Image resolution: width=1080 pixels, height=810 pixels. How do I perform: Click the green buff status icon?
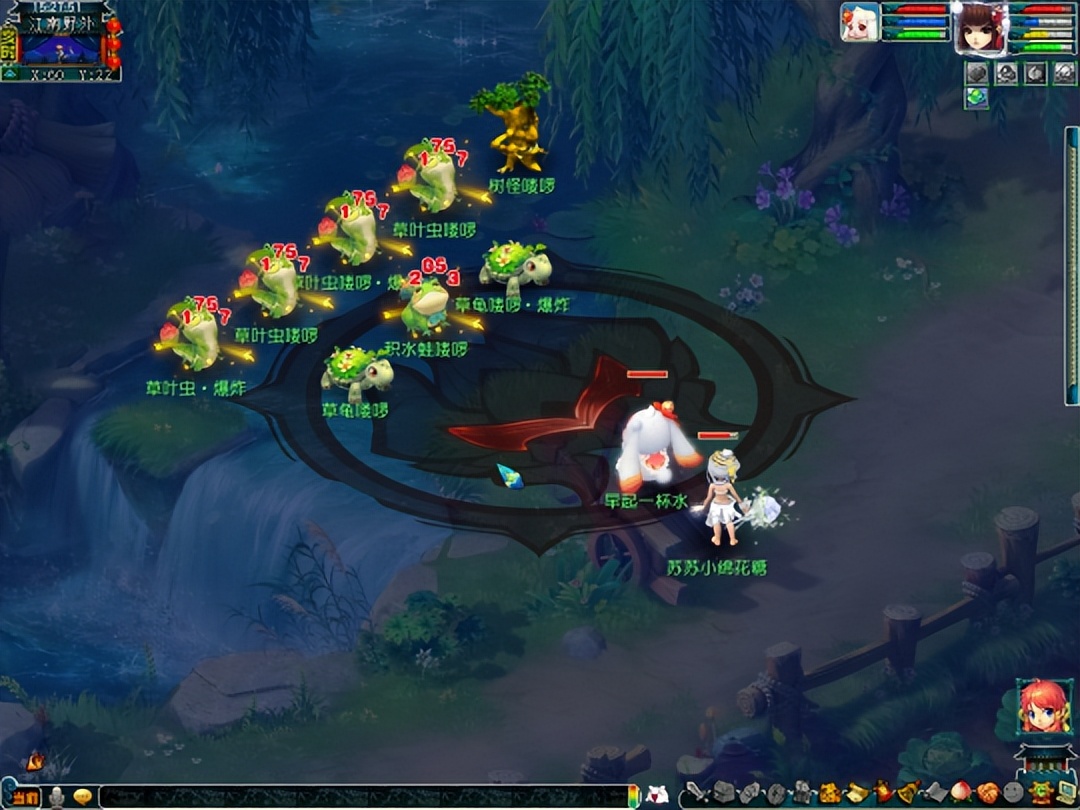977,97
